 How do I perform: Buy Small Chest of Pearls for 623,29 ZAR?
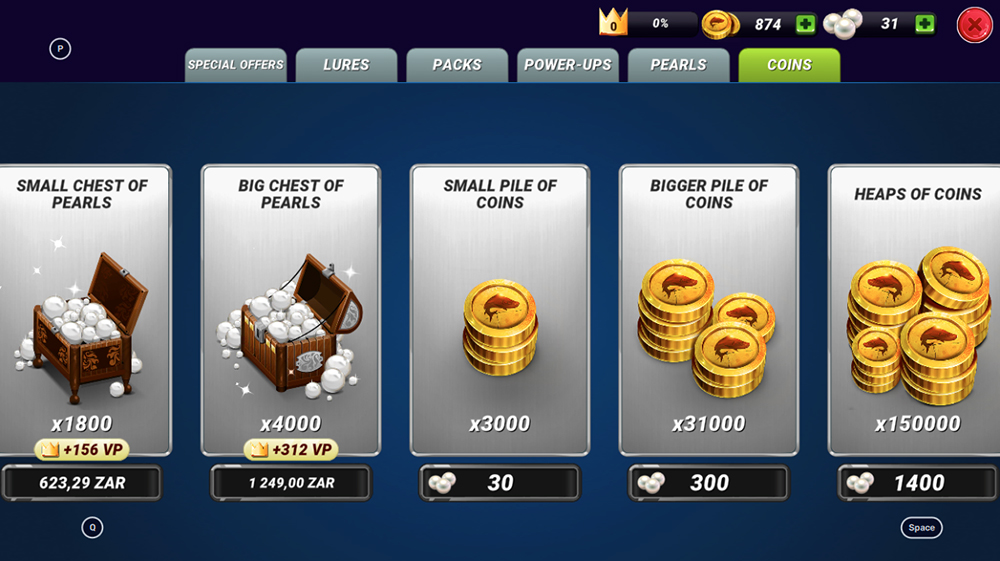pyautogui.click(x=82, y=483)
